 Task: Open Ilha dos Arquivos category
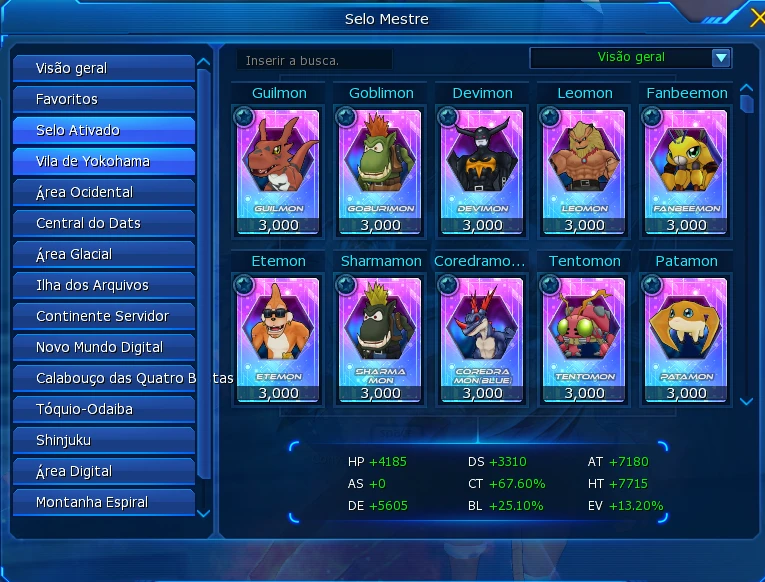pyautogui.click(x=103, y=285)
